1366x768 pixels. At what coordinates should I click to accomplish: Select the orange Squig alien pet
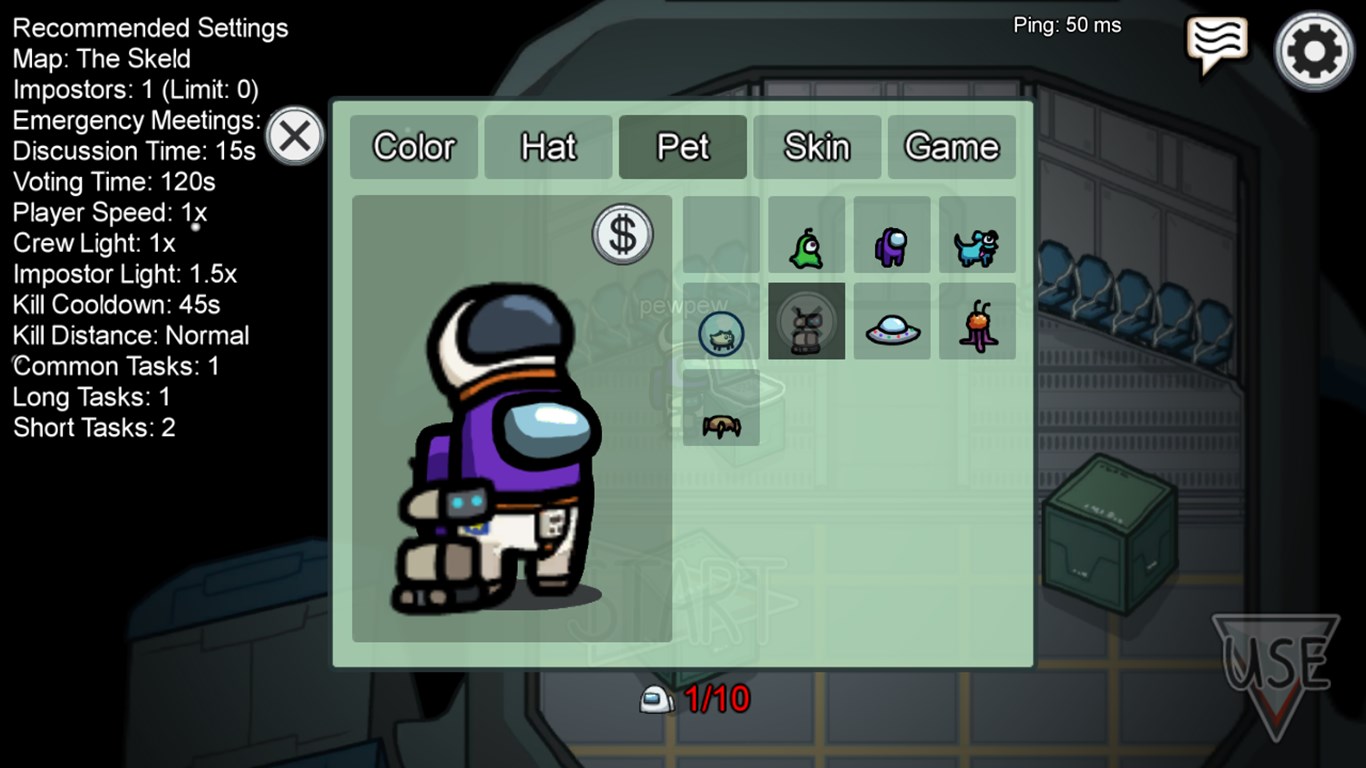point(977,320)
